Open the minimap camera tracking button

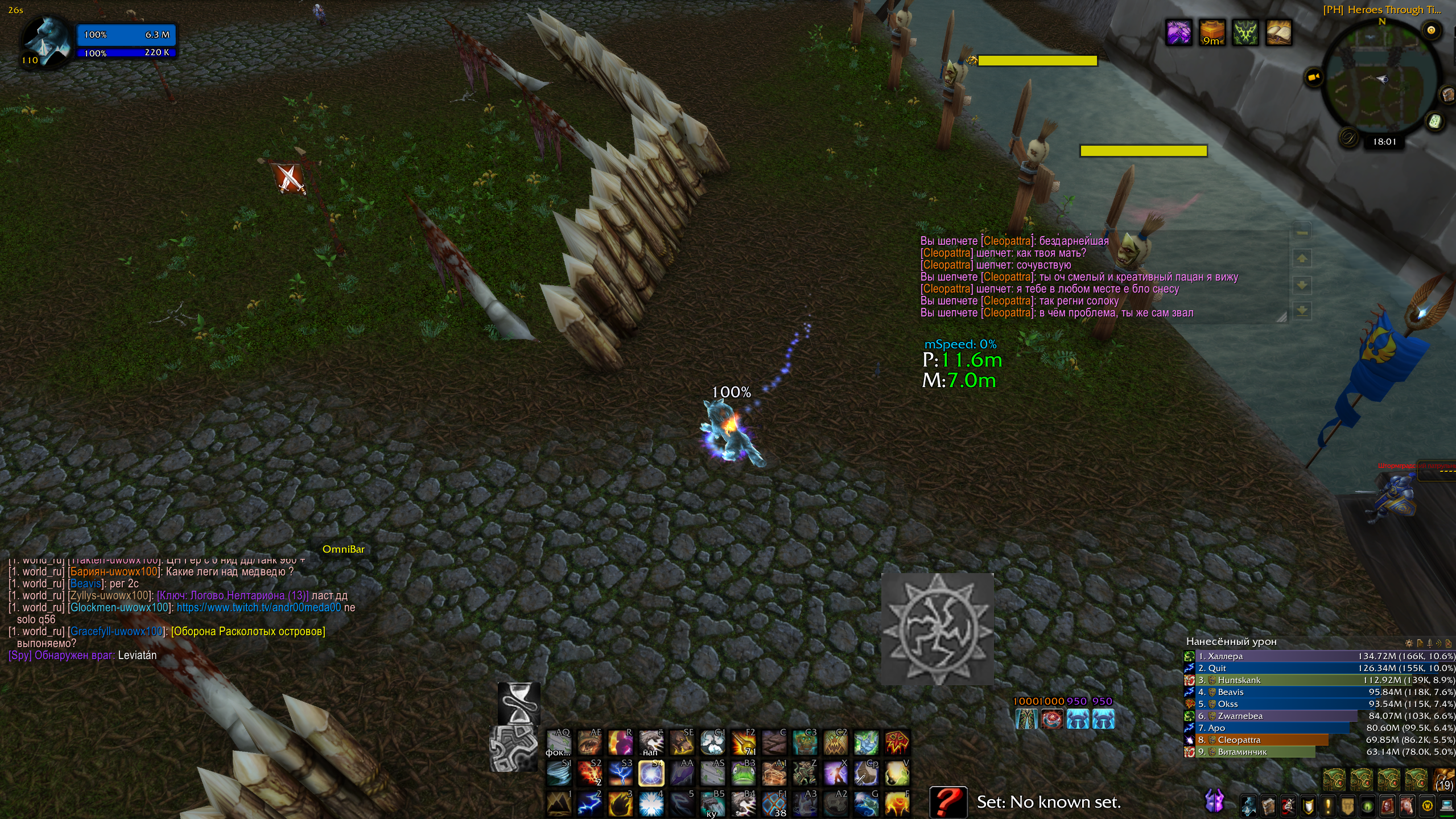tap(1313, 77)
